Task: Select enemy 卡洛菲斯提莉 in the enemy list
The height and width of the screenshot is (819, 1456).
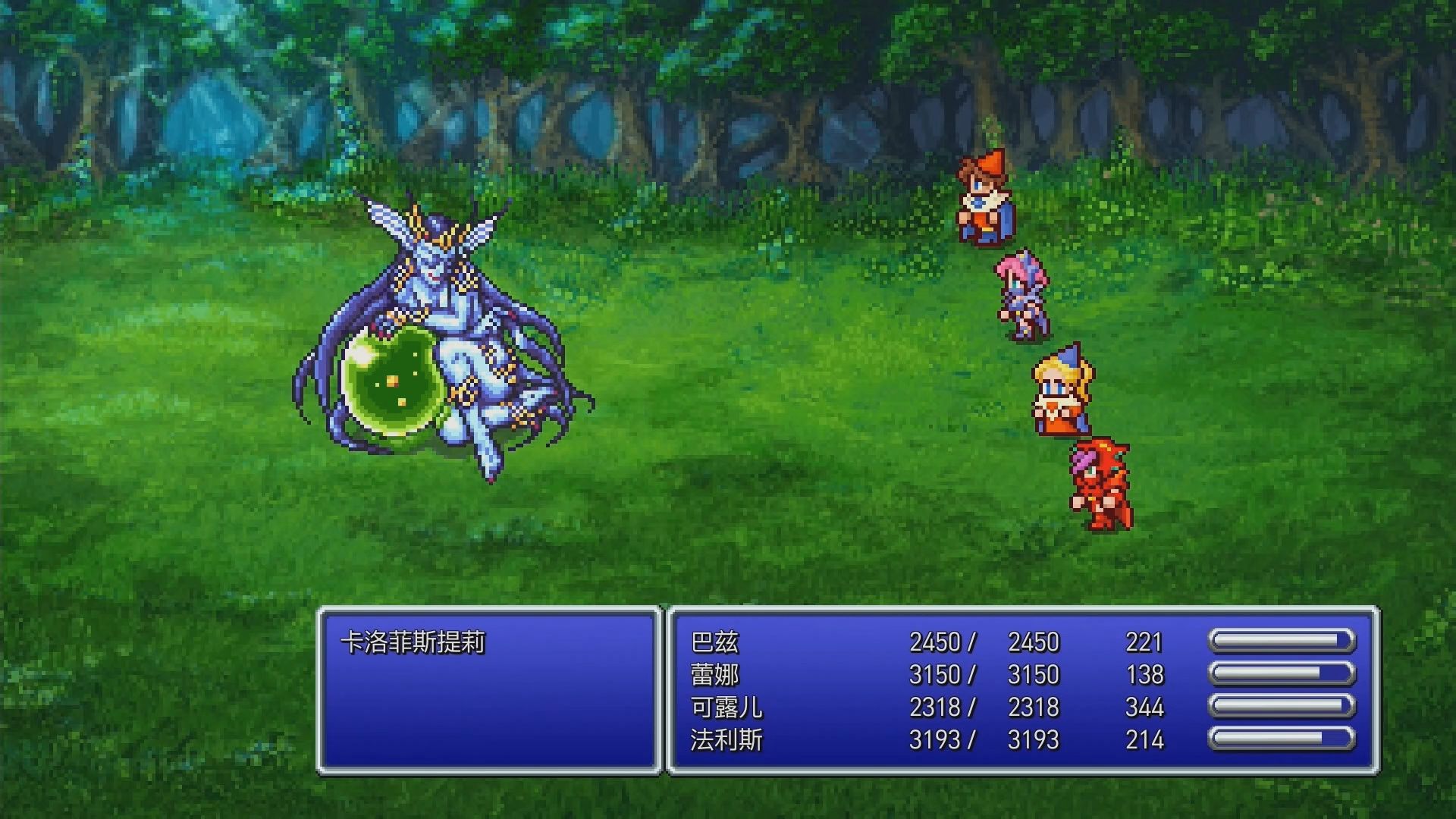Action: pyautogui.click(x=413, y=643)
